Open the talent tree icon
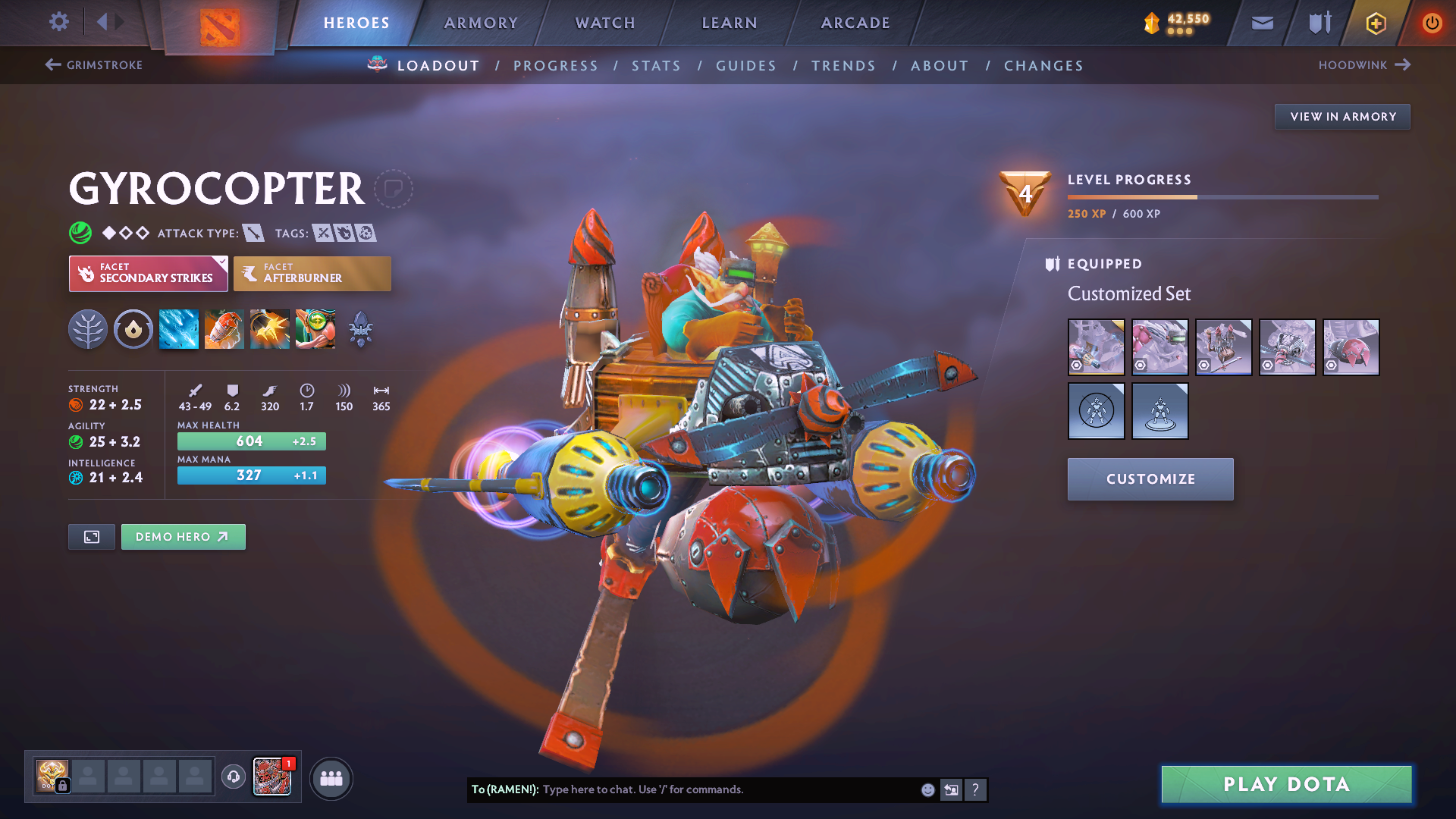The height and width of the screenshot is (819, 1456). tap(87, 329)
